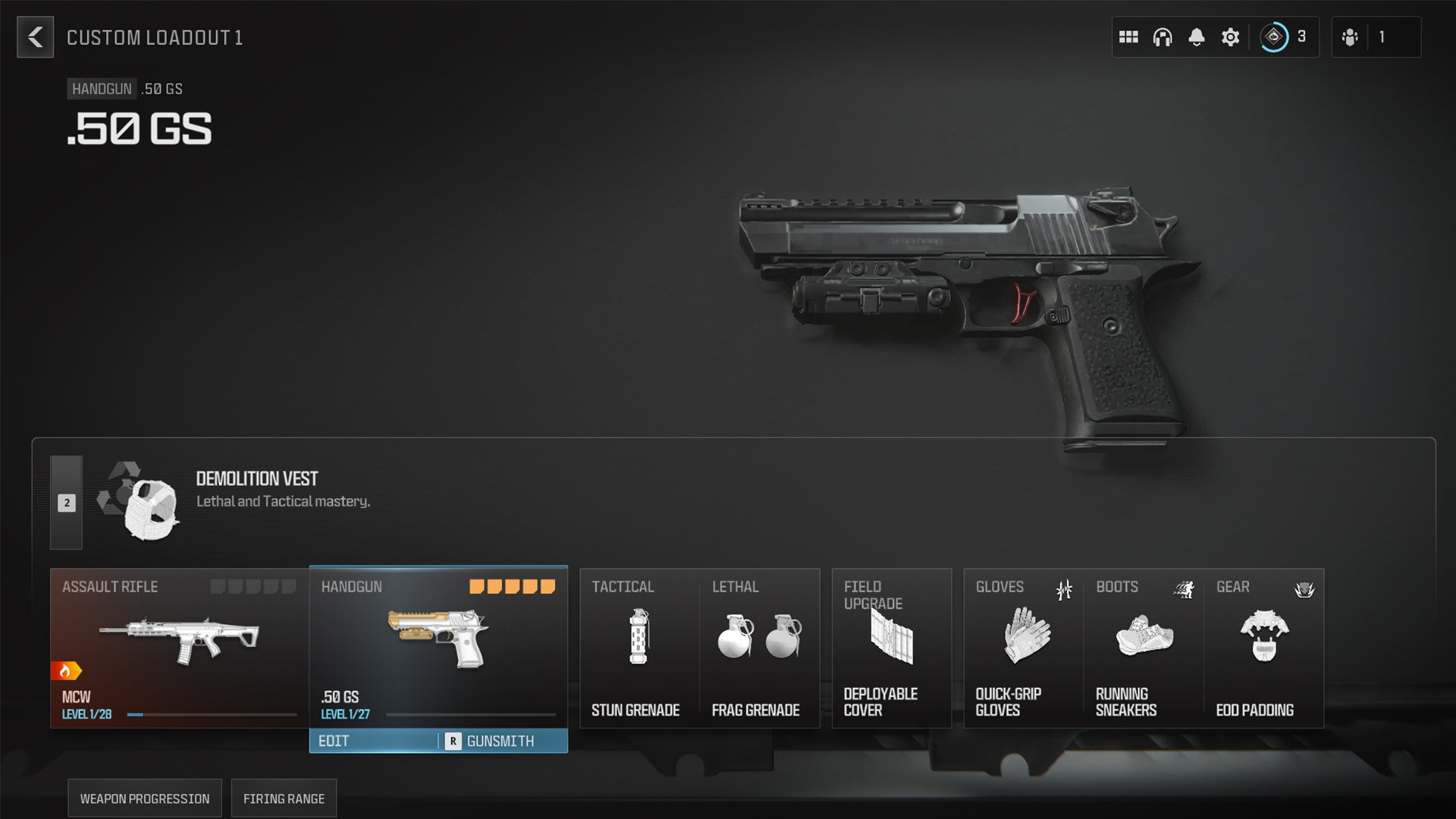Open the Firing Range
Viewport: 1456px width, 819px height.
[x=284, y=798]
